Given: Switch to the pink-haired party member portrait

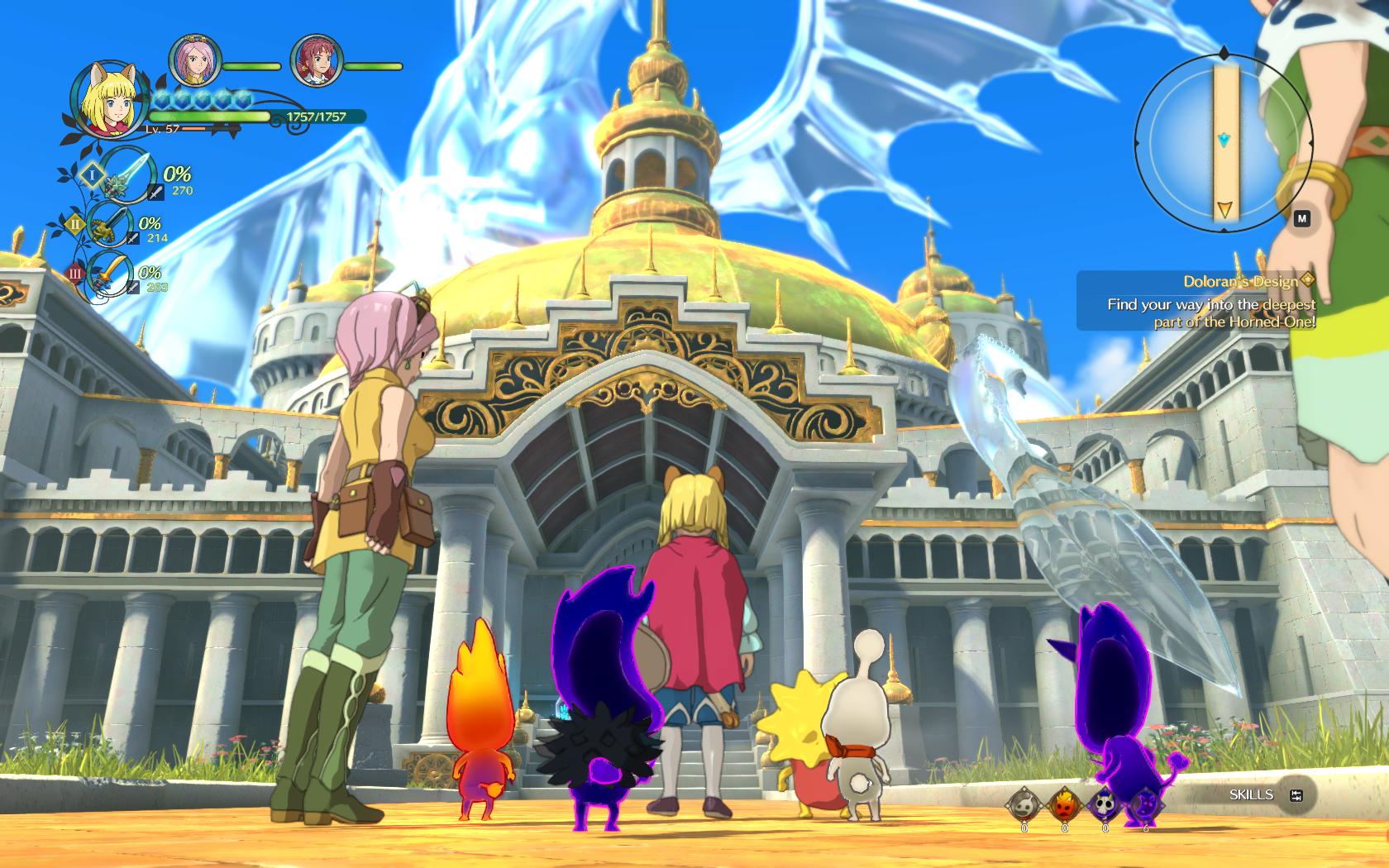Looking at the screenshot, I should click(195, 60).
